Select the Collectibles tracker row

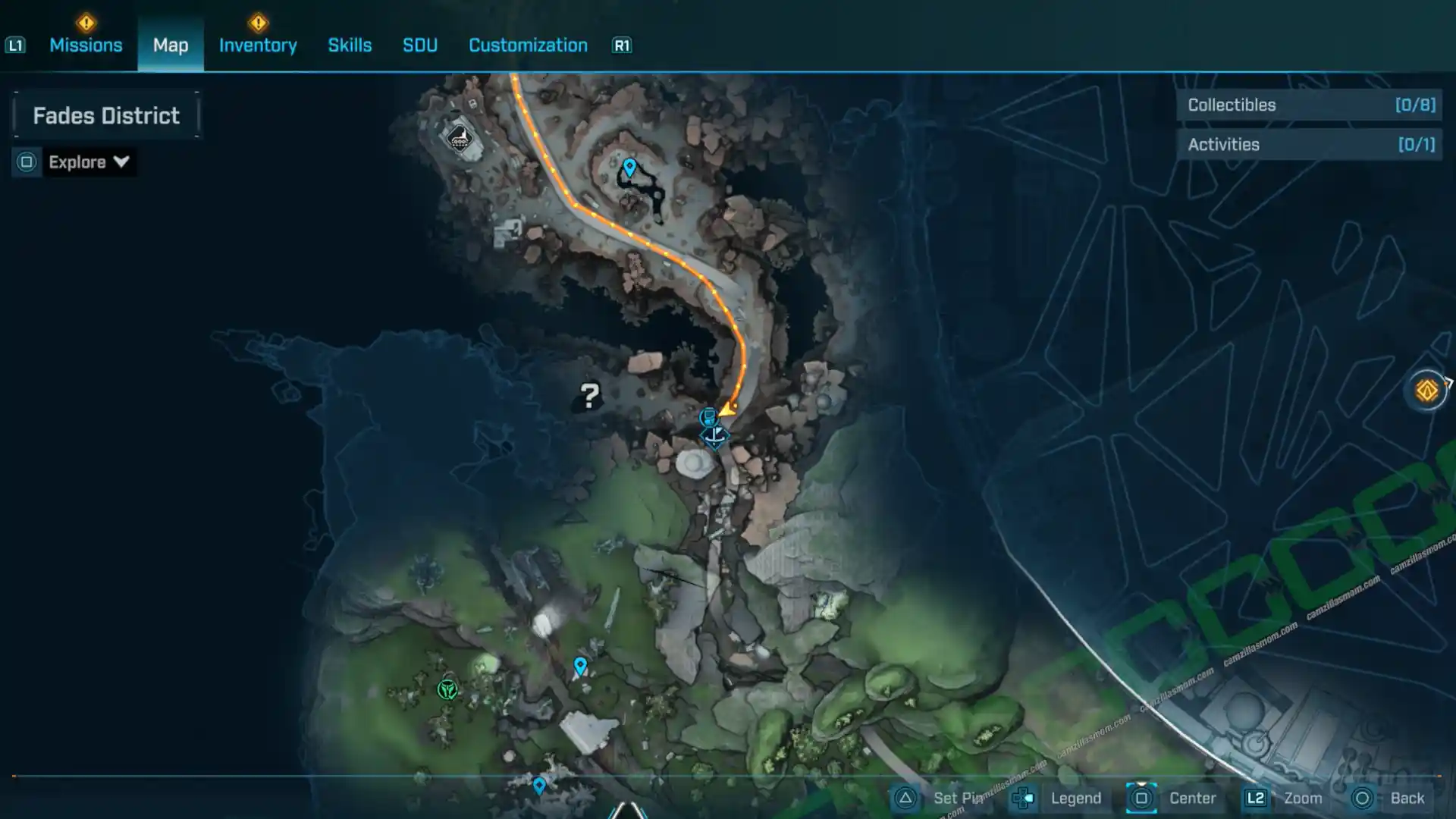tap(1310, 105)
